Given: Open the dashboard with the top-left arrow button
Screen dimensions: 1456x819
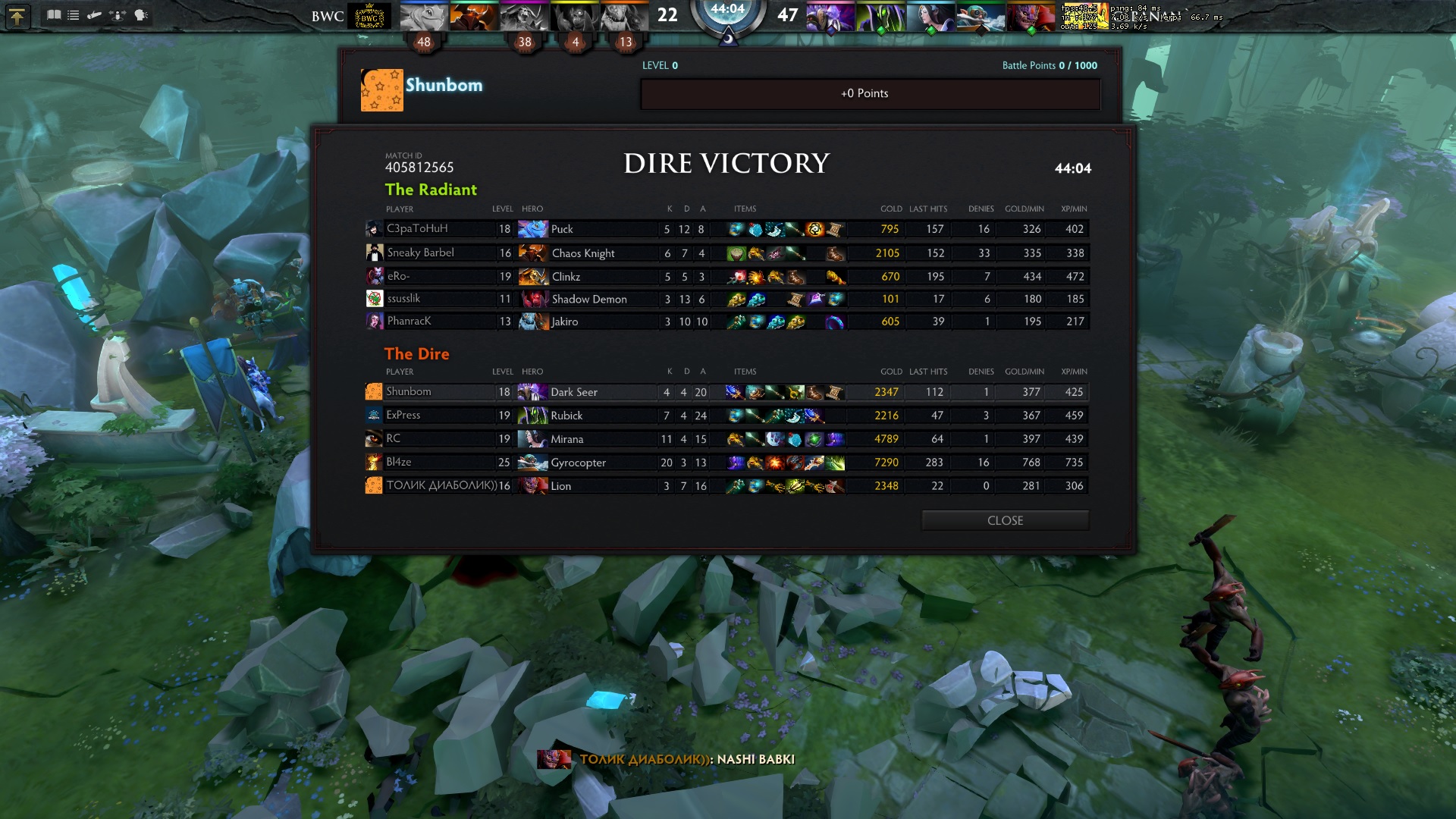Looking at the screenshot, I should [17, 16].
